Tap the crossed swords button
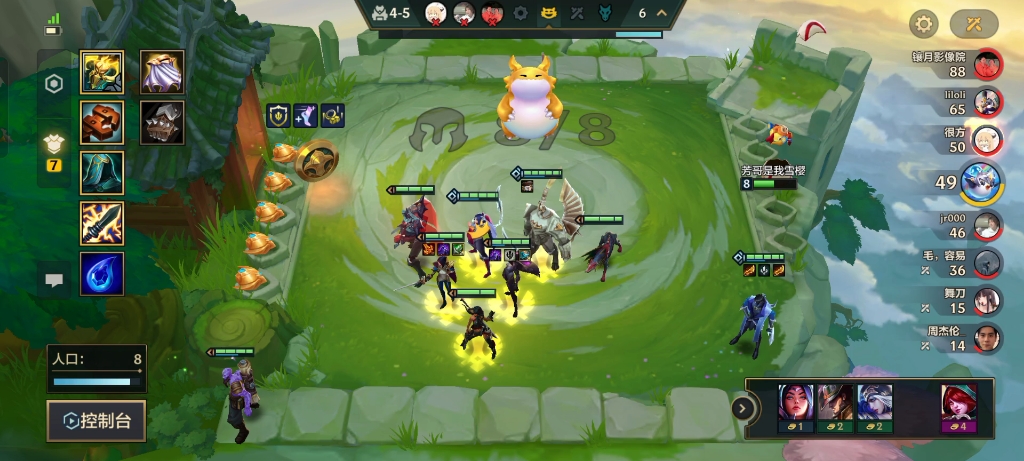The width and height of the screenshot is (1024, 461). (x=973, y=23)
